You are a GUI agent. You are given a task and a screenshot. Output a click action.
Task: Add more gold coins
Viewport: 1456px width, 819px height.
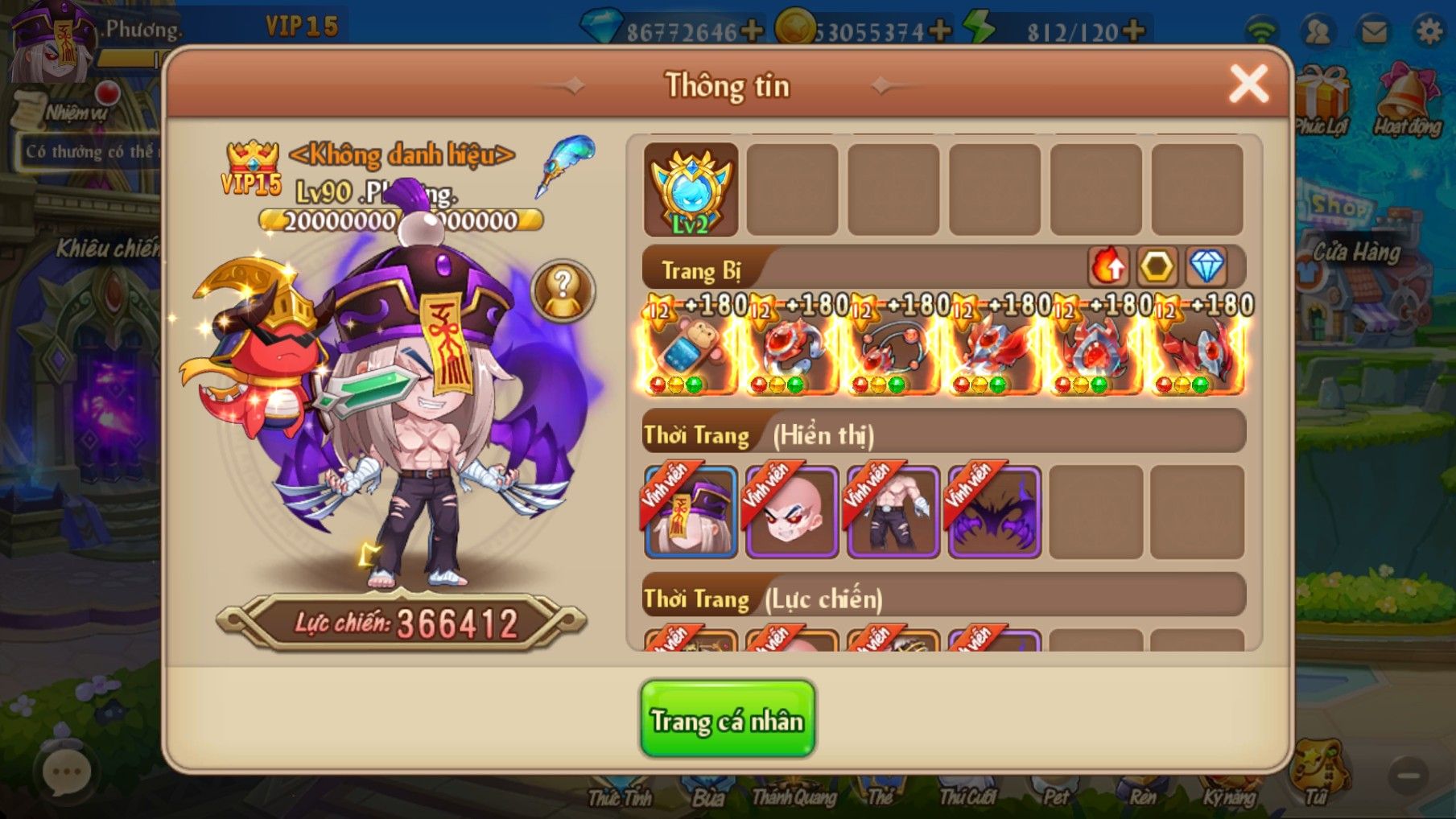tap(939, 31)
